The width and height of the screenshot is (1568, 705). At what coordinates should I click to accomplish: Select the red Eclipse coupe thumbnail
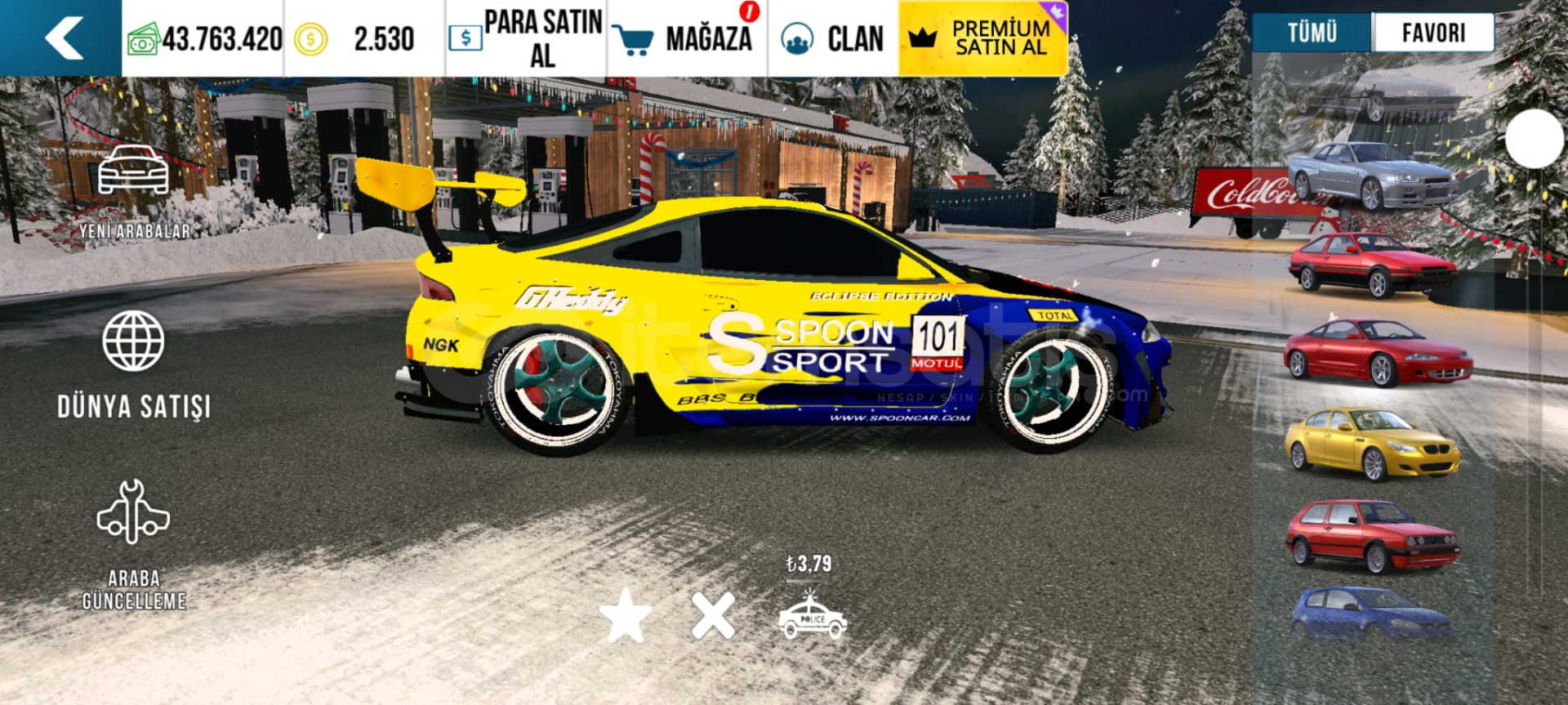point(1377,351)
